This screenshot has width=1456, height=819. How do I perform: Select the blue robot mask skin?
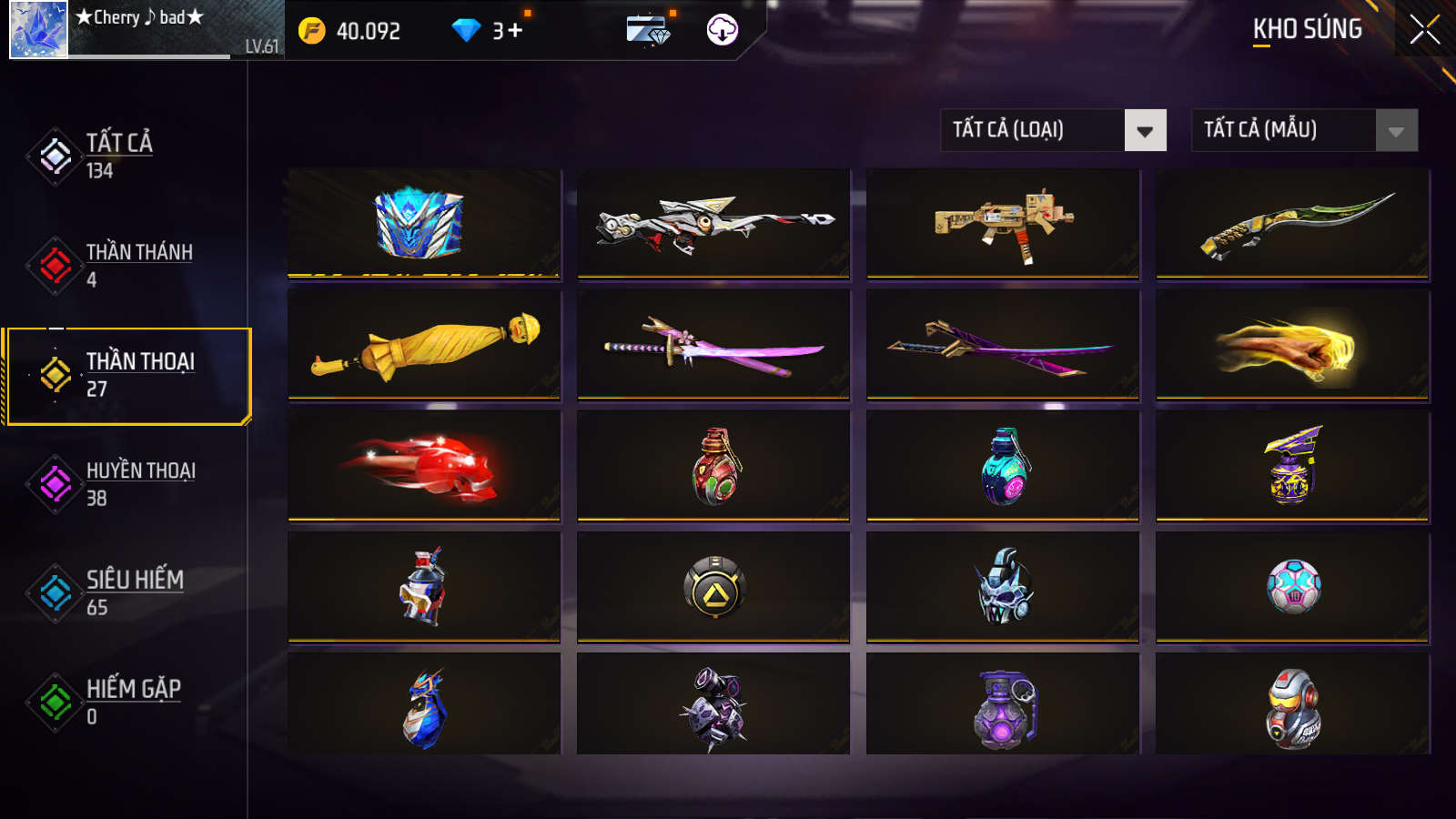(x=424, y=223)
